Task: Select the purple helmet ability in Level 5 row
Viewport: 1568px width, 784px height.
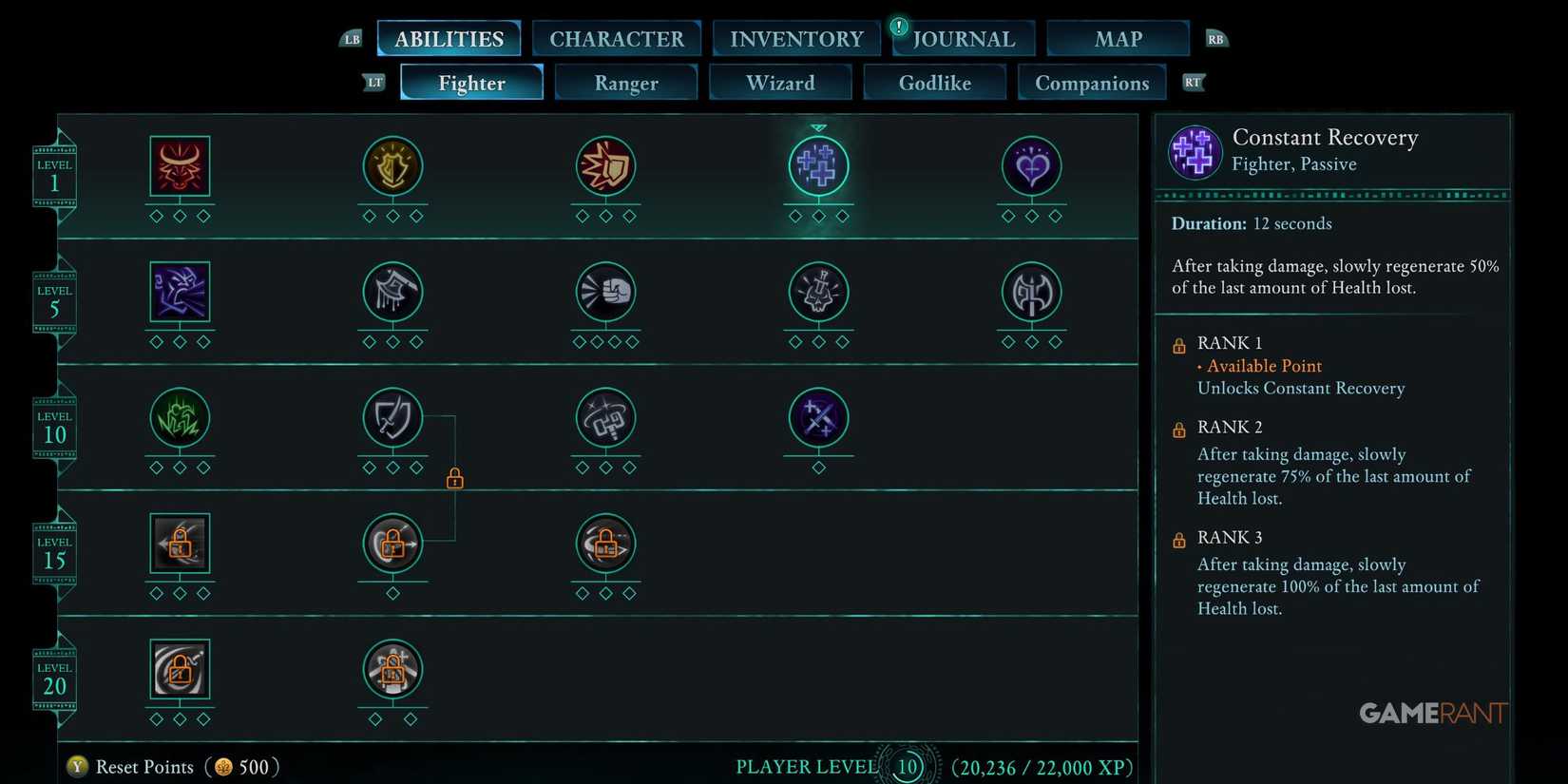Action: [x=180, y=292]
